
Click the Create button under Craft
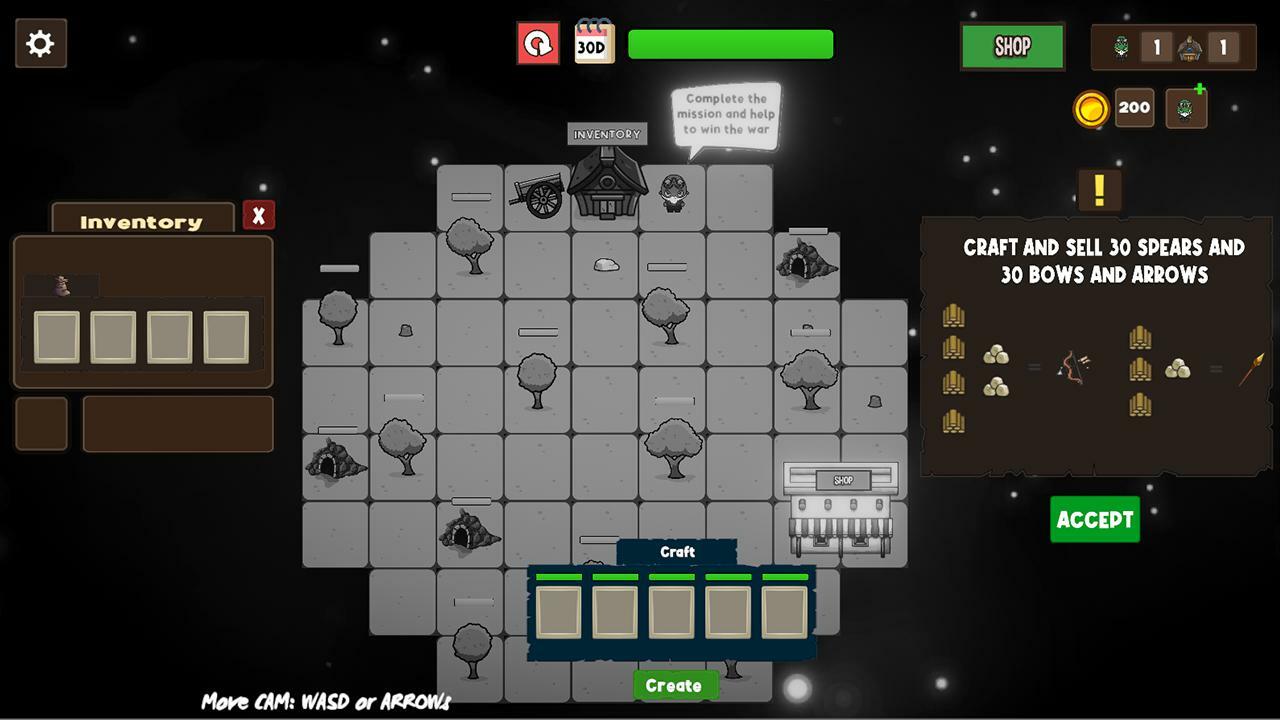pos(674,685)
